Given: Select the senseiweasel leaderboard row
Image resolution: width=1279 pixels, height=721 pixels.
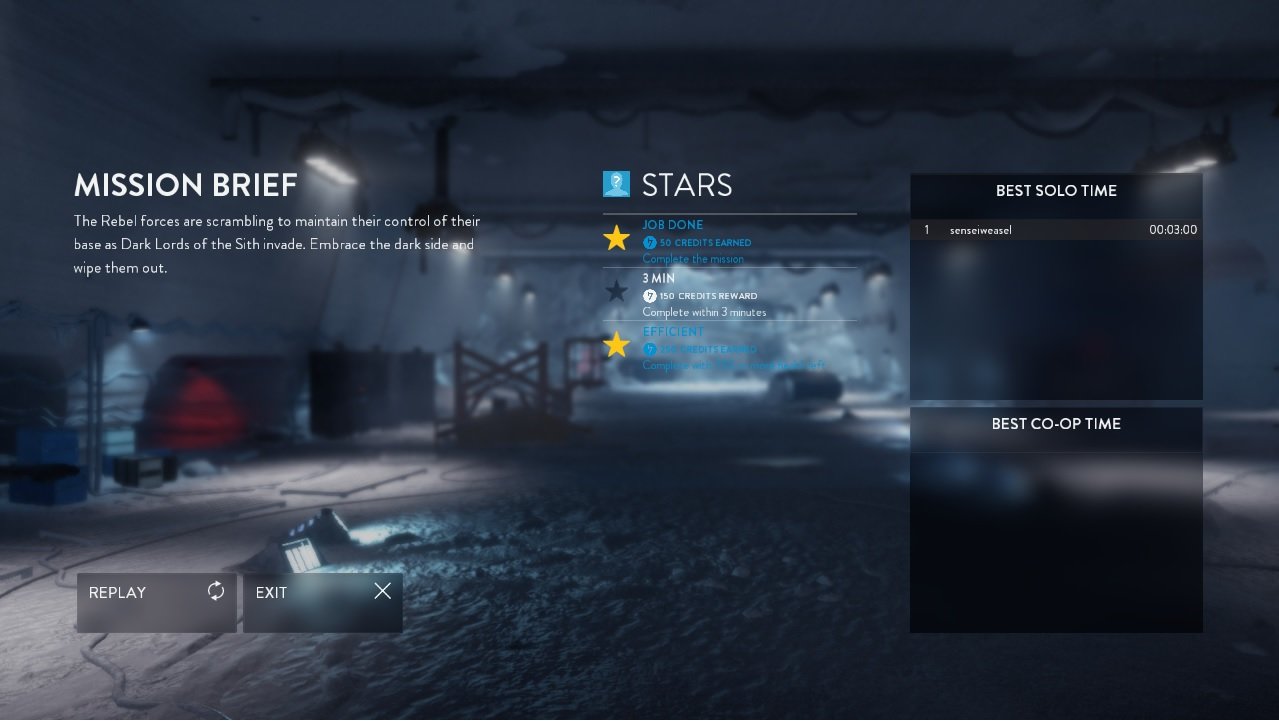Looking at the screenshot, I should pos(1056,230).
